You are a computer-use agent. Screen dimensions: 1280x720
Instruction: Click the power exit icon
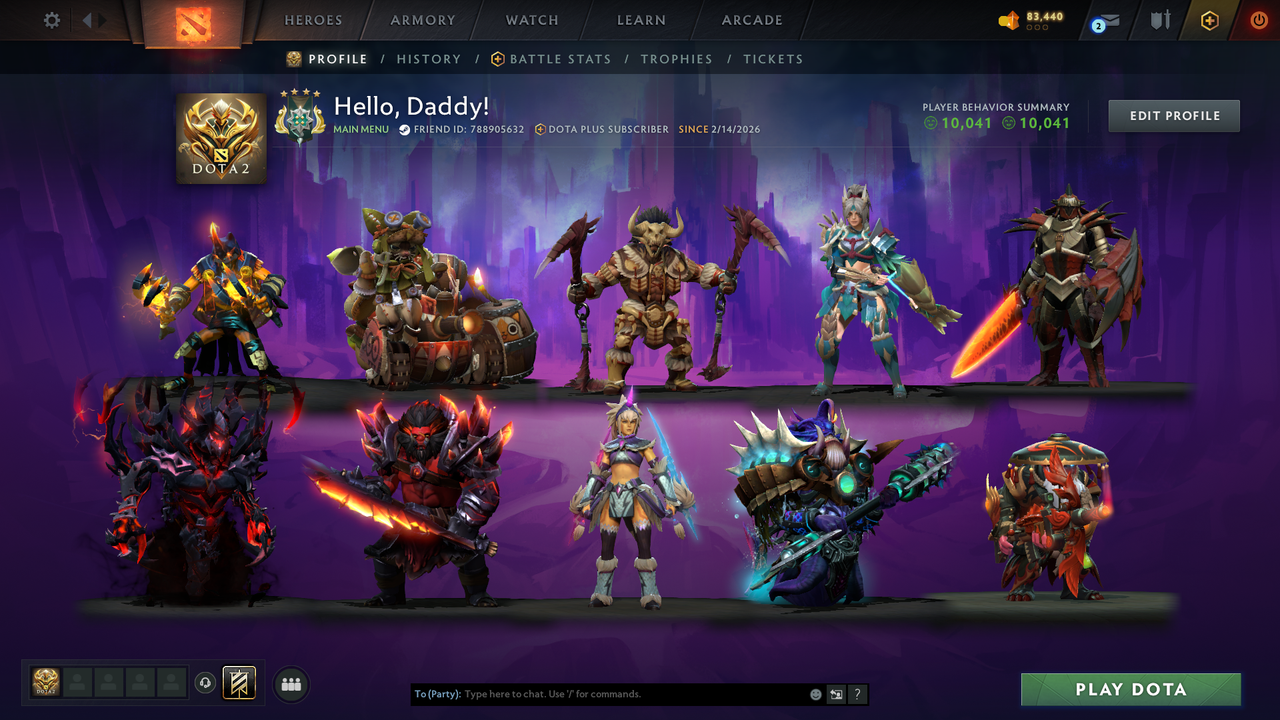click(1258, 20)
